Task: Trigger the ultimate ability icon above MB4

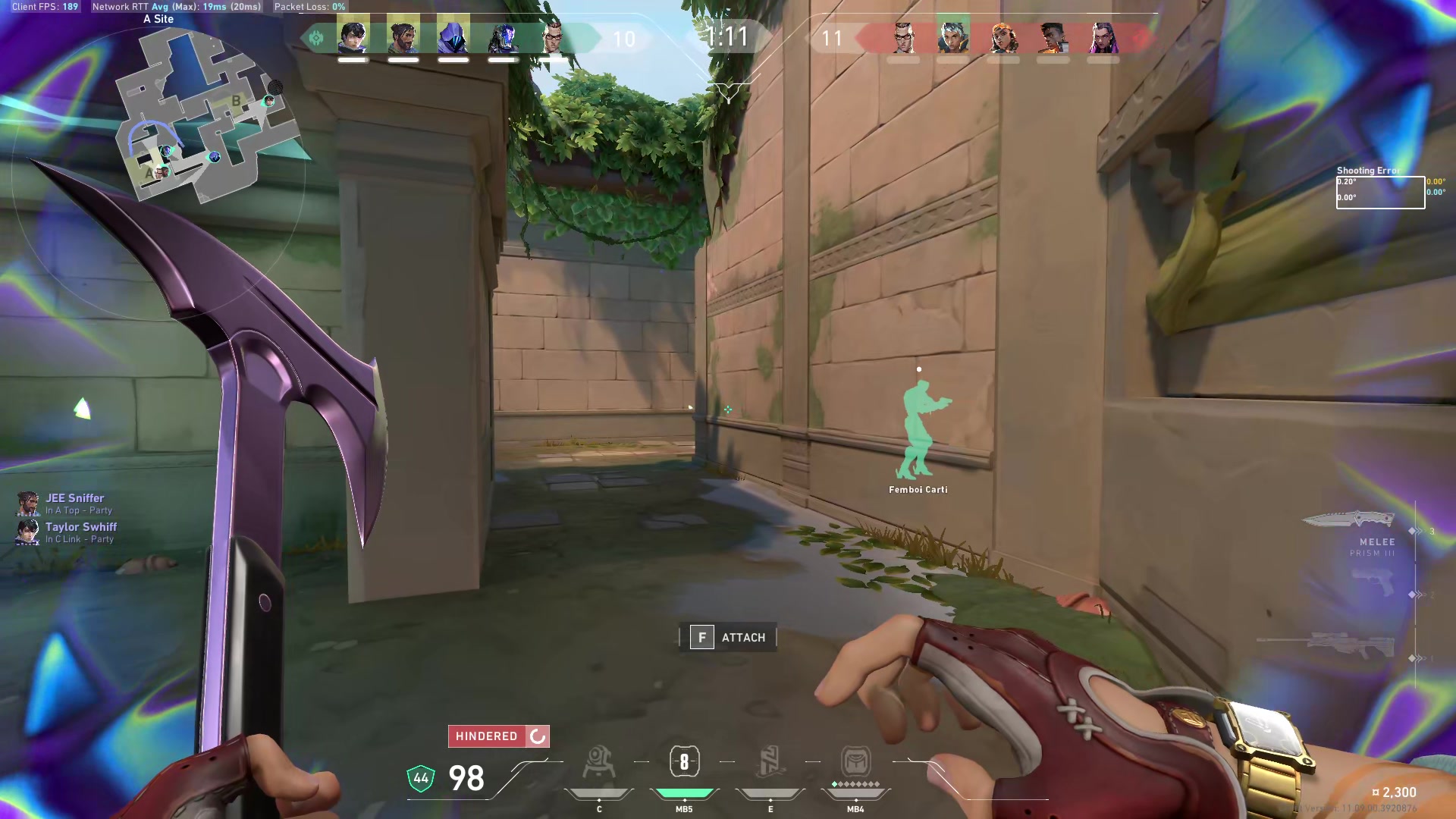Action: tap(855, 762)
